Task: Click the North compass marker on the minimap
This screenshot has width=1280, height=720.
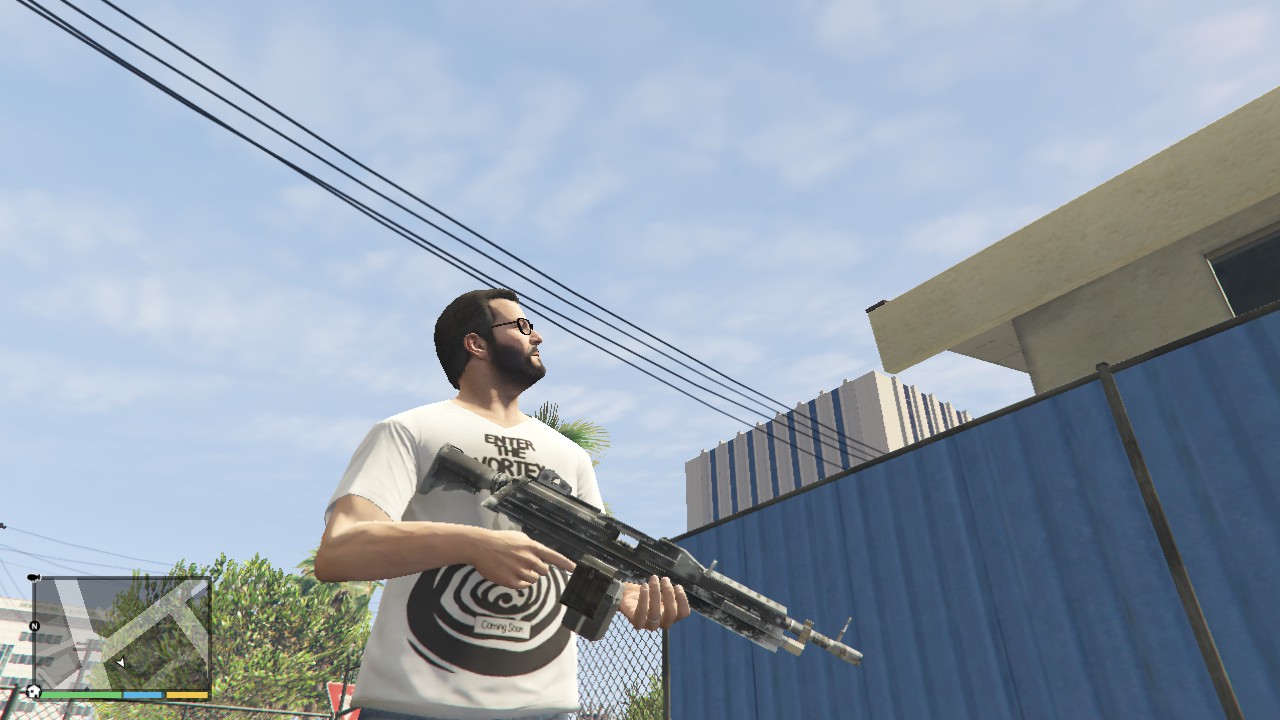Action: [34, 625]
